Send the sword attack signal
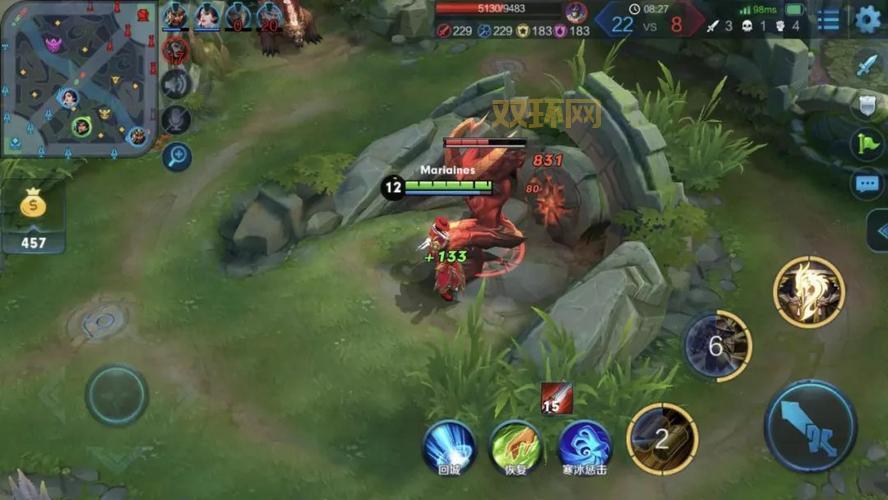This screenshot has height=500, width=888. point(866,66)
